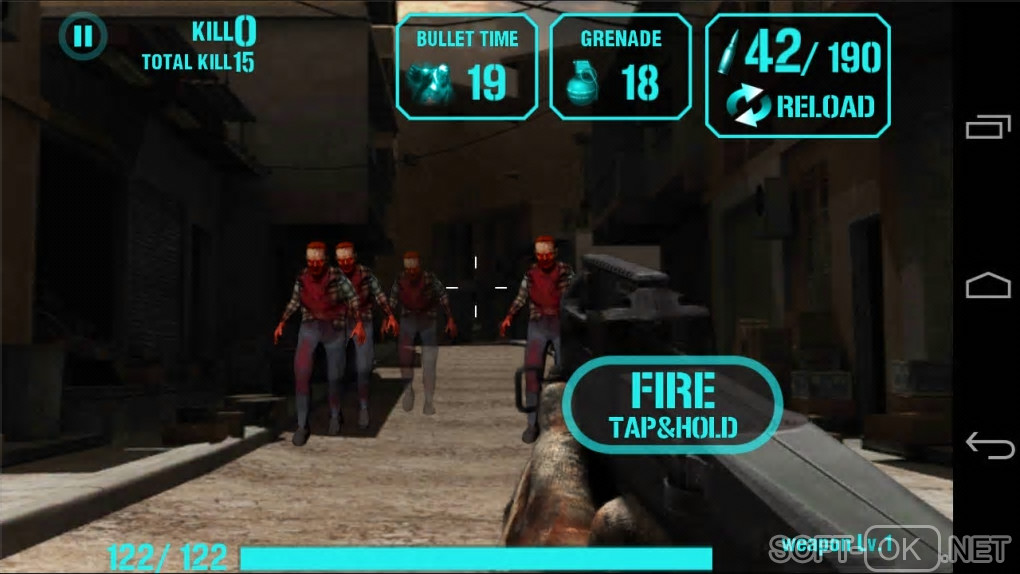Go to the Android home screen
The image size is (1020, 574).
tap(988, 287)
